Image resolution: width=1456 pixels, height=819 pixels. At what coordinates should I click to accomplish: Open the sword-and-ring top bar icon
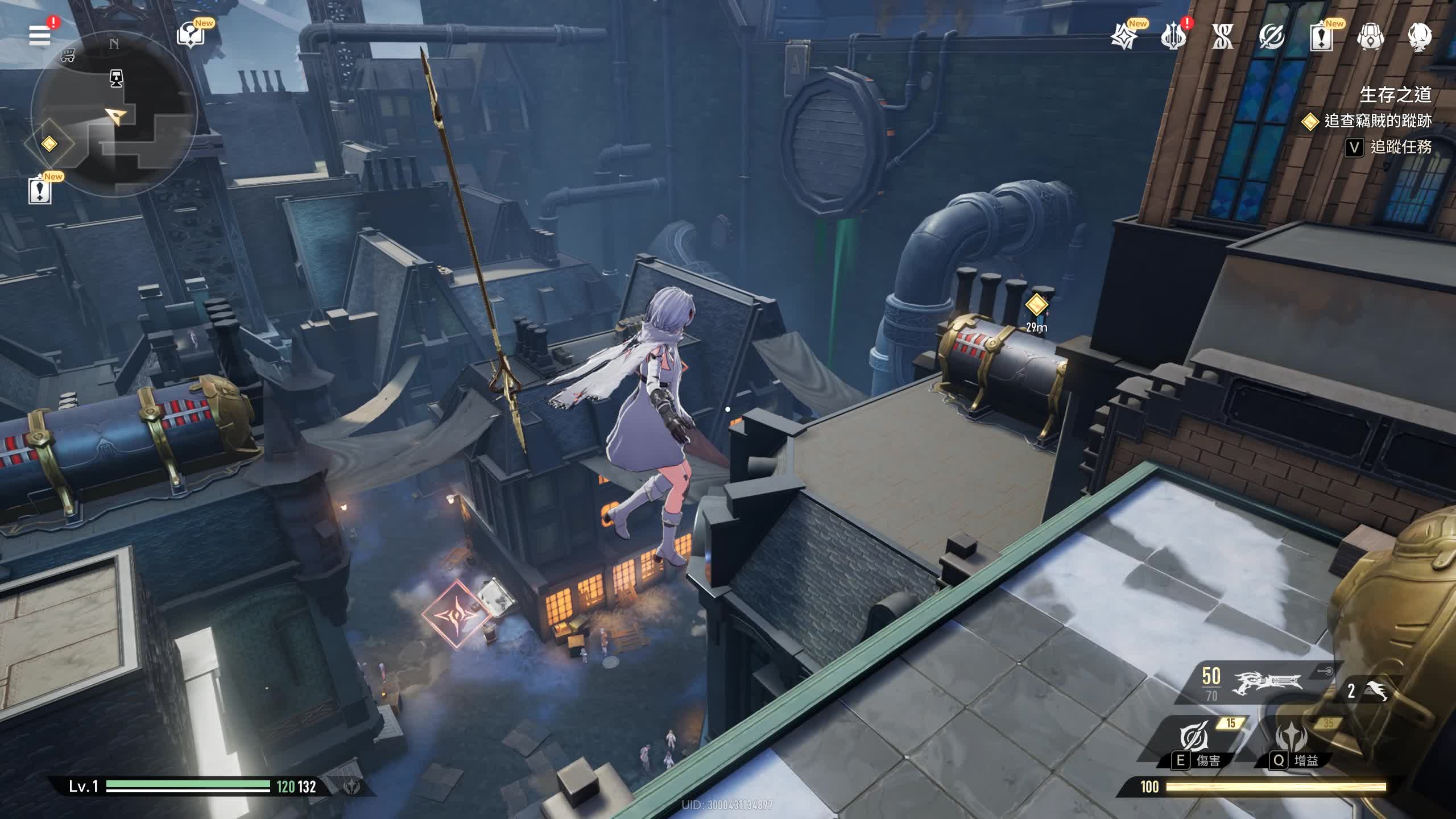point(1271,38)
